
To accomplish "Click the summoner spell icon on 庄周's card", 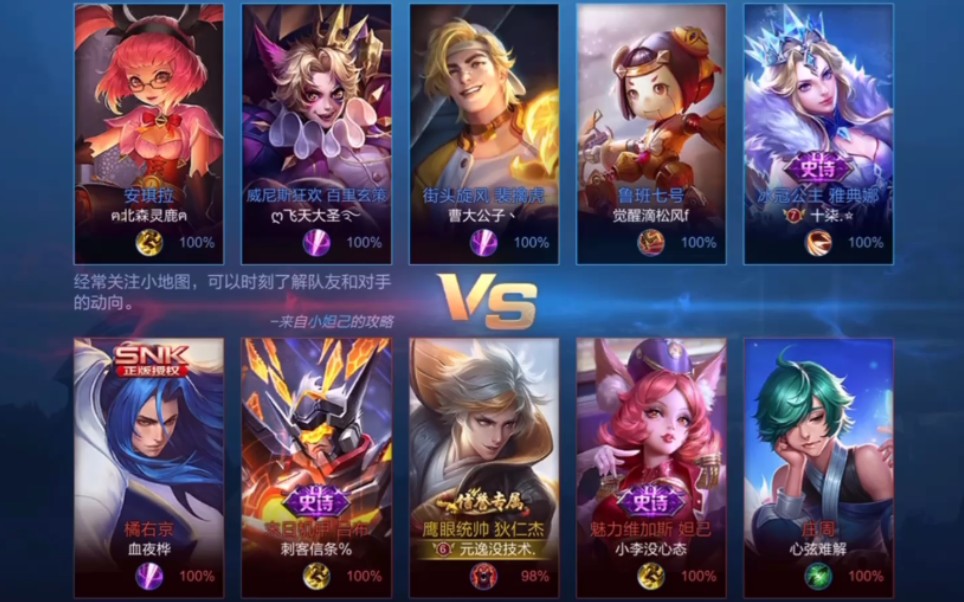I will pos(820,575).
